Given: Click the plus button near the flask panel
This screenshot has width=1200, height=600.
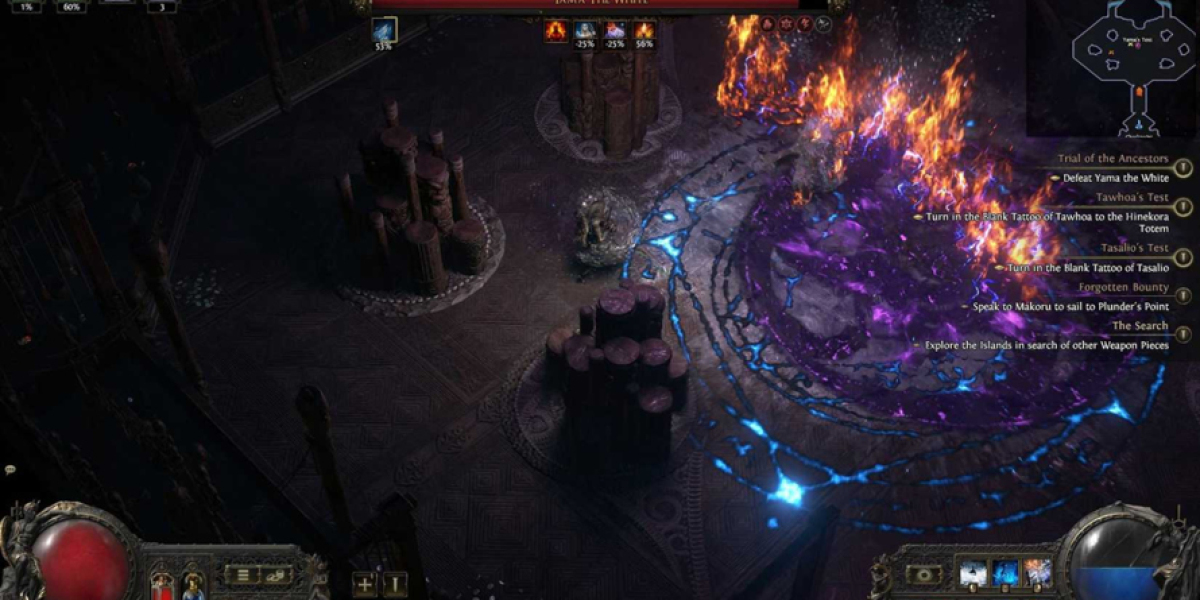Looking at the screenshot, I should [365, 584].
